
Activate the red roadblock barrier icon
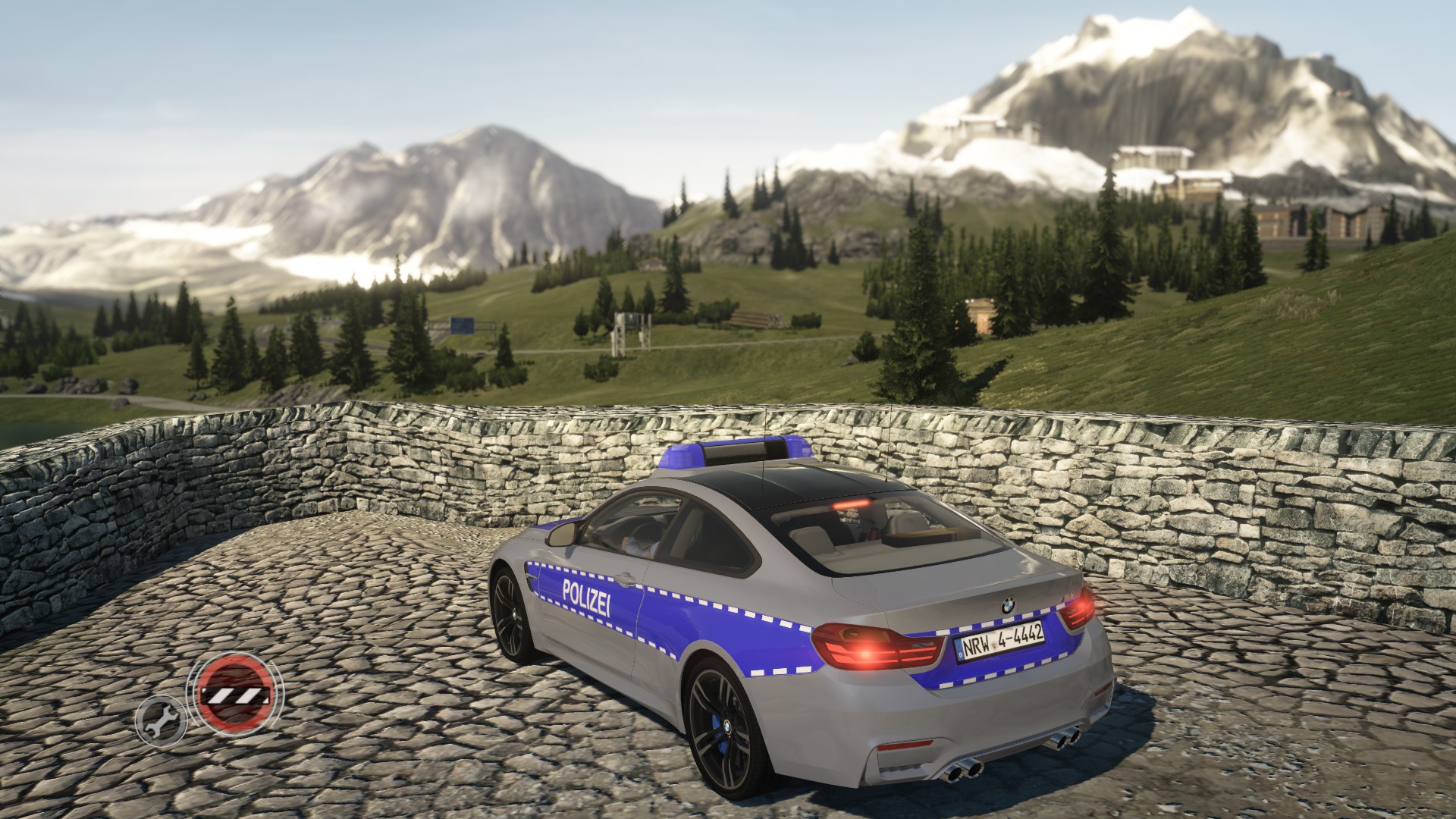click(x=234, y=694)
